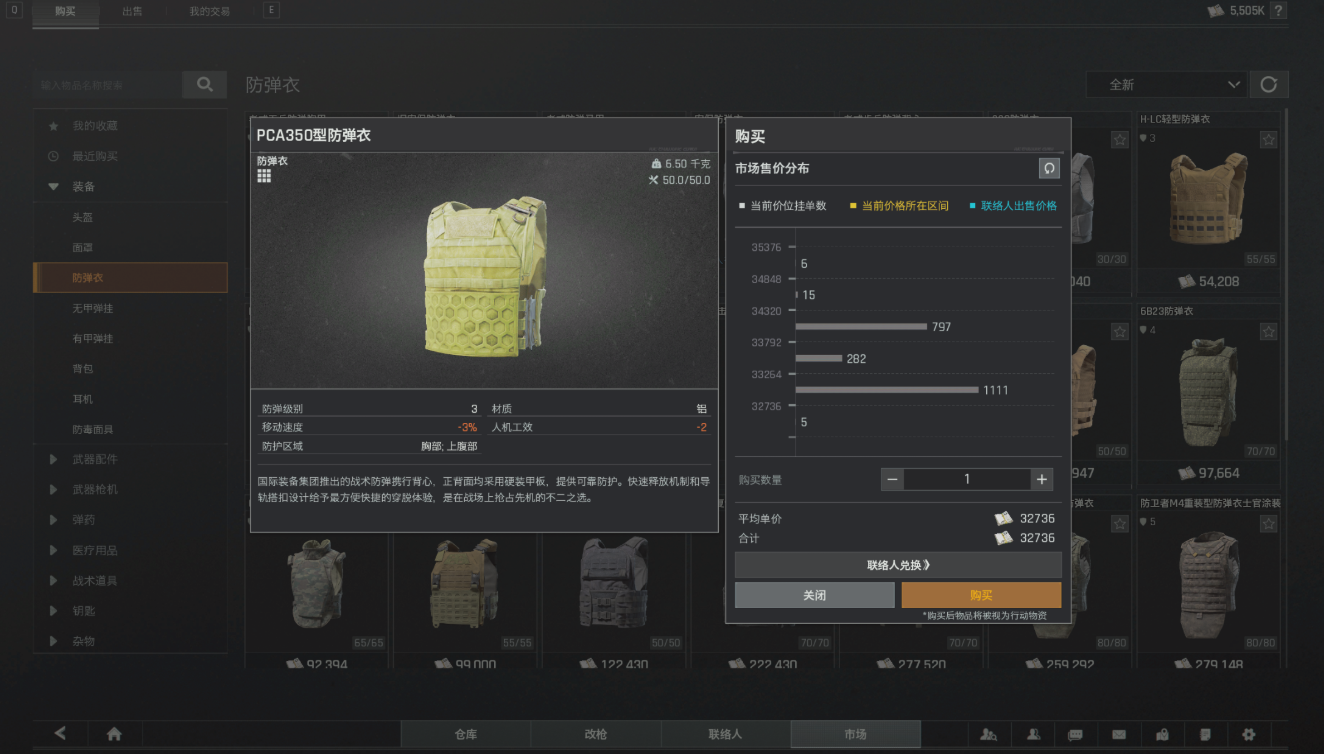Image resolution: width=1324 pixels, height=754 pixels.
Task: Open the 全新 condition filter dropdown
Action: (1165, 85)
